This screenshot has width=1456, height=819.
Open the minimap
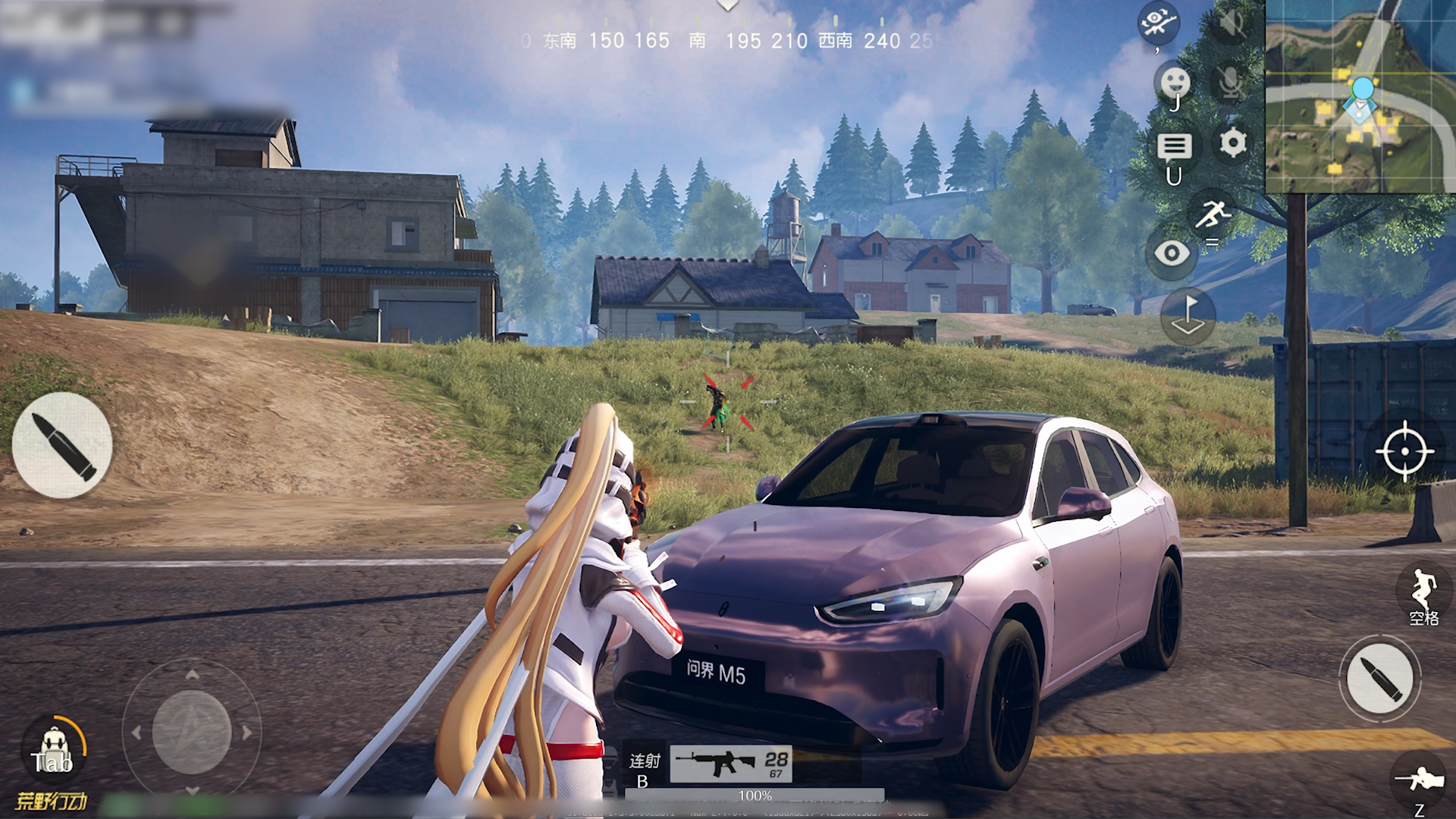click(1360, 96)
